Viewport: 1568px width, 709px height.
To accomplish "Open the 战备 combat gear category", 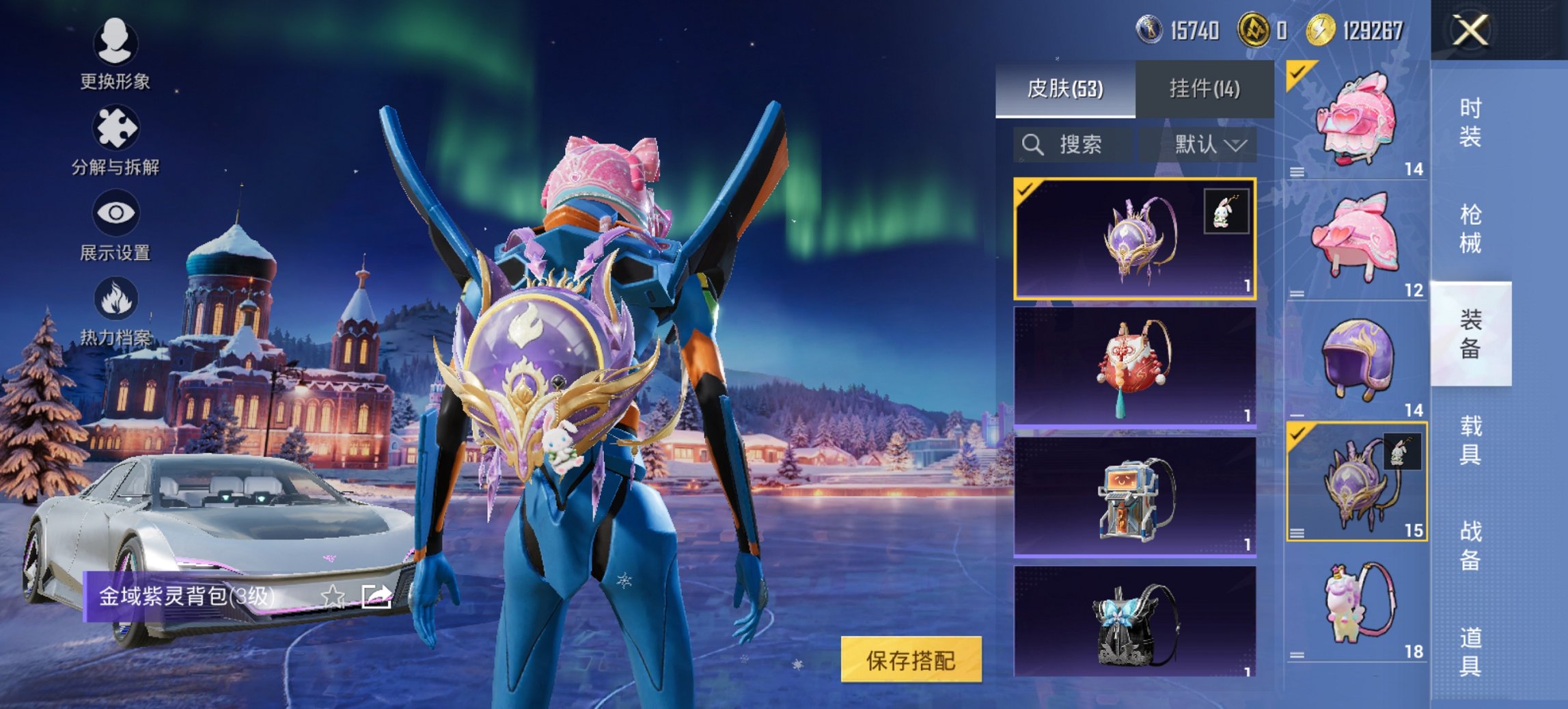I will (1470, 545).
